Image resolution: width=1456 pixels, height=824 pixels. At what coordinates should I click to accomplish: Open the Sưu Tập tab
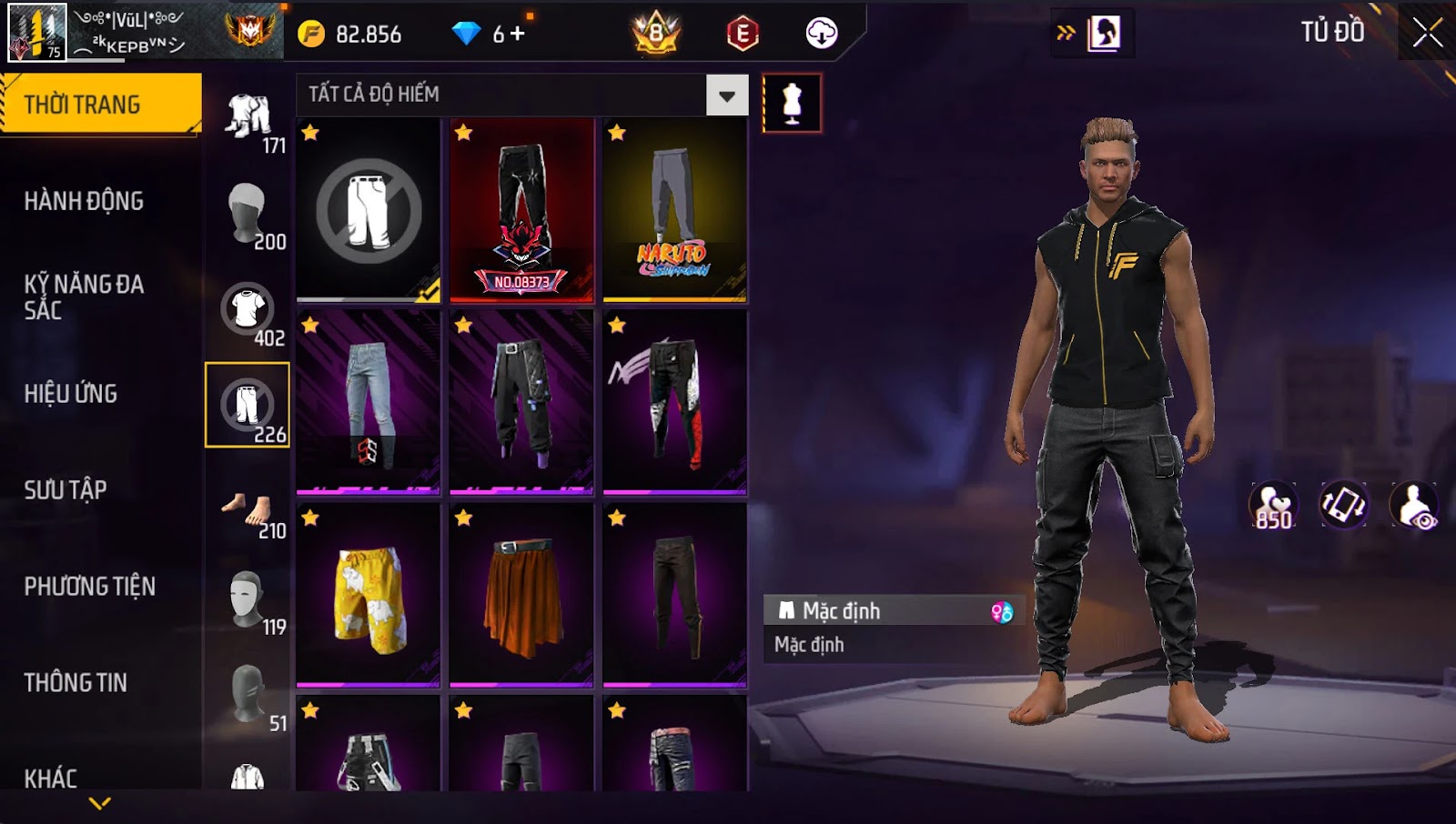coord(66,490)
